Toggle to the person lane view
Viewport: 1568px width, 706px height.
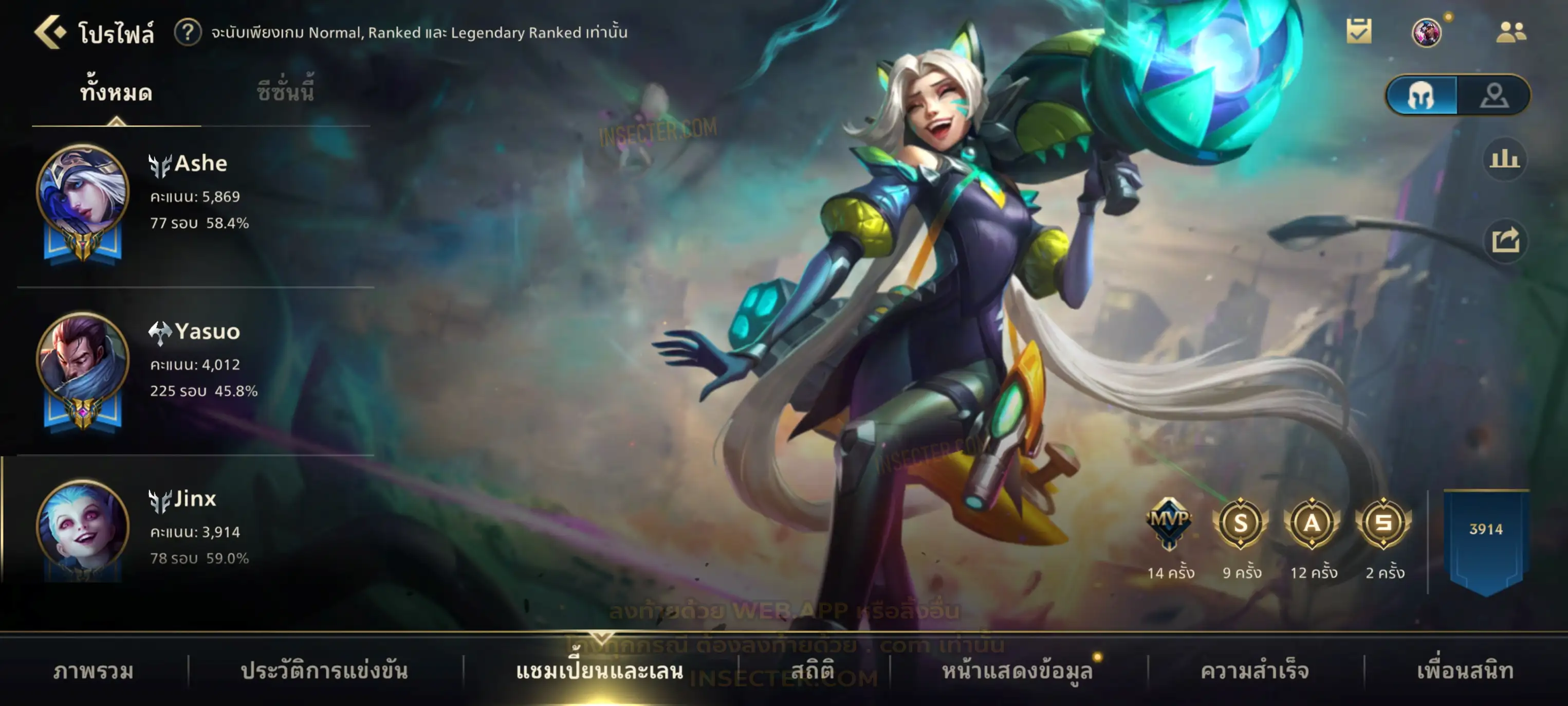(1494, 95)
